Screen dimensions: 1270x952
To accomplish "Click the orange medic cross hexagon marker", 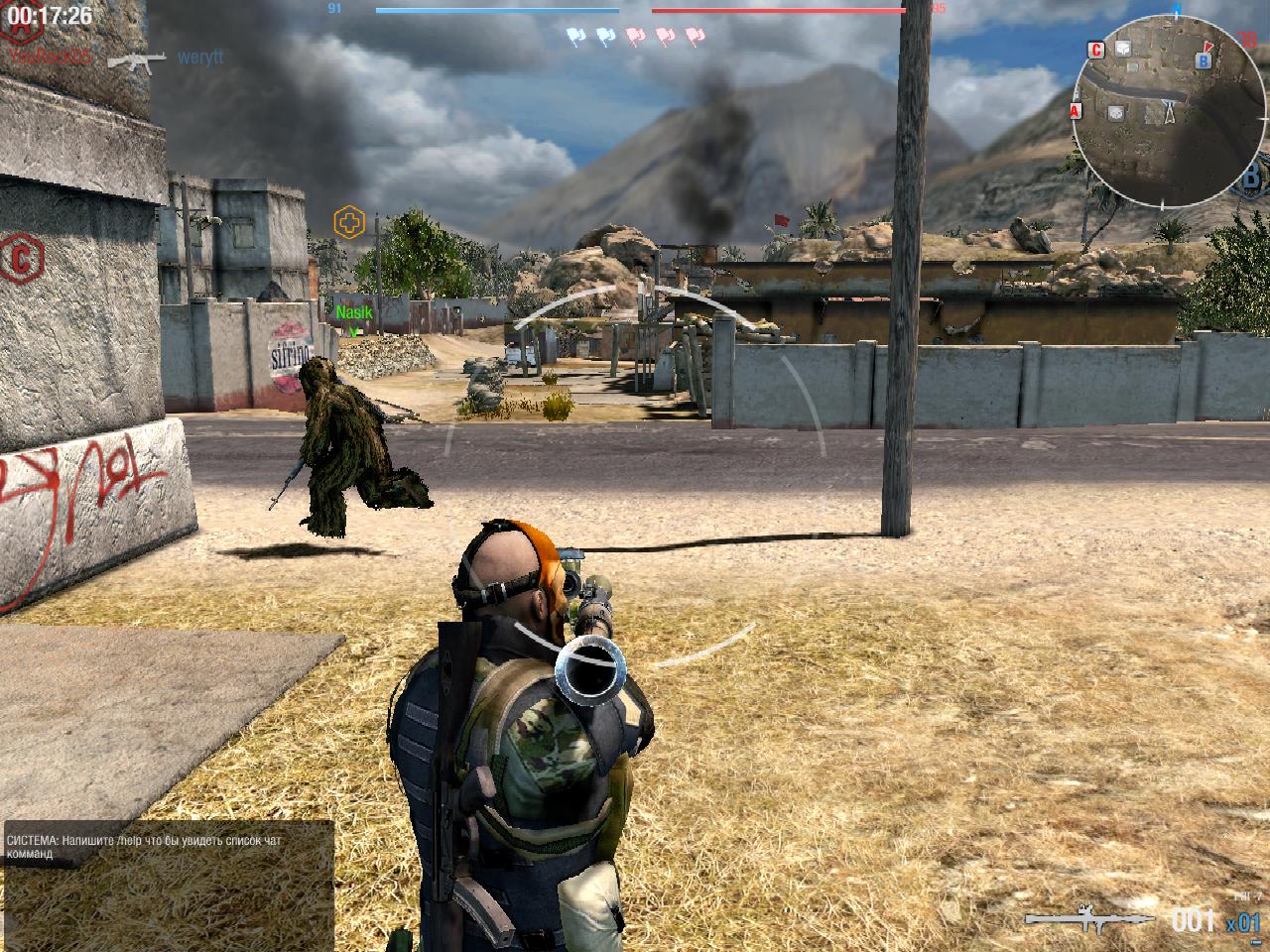I will (349, 221).
